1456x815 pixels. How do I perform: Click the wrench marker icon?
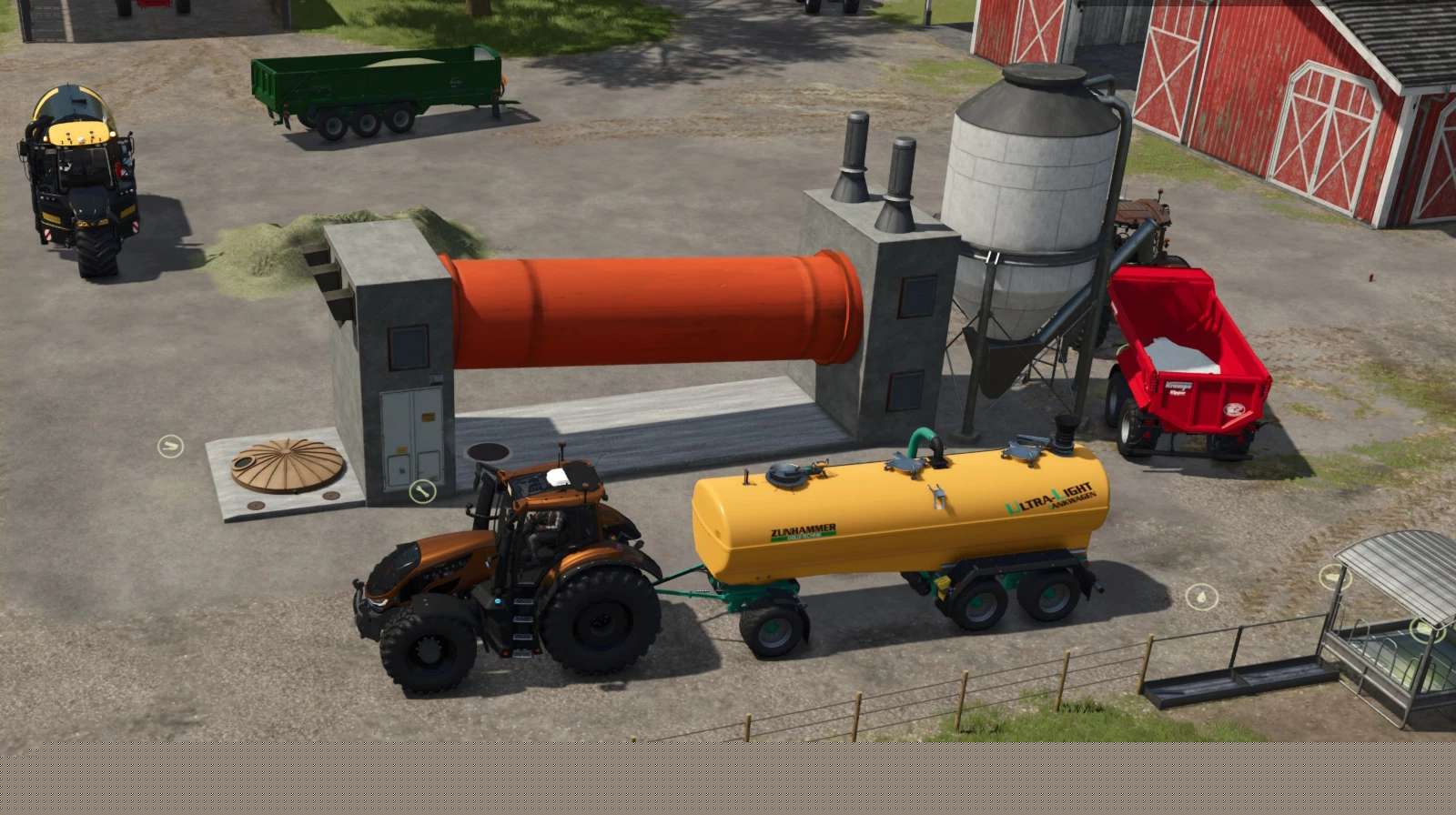(x=421, y=492)
